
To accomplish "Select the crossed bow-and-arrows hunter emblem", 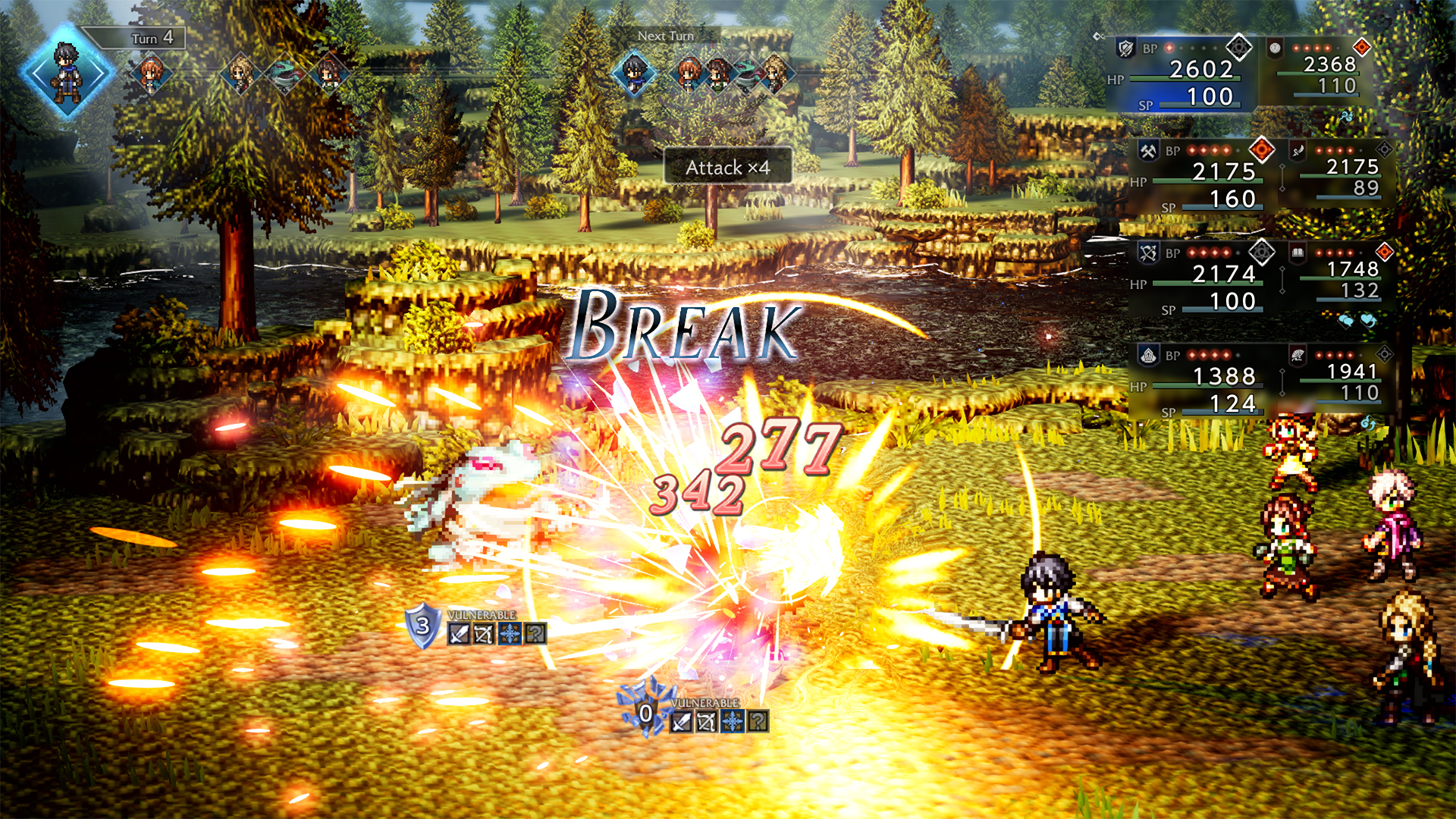I will 1149,252.
